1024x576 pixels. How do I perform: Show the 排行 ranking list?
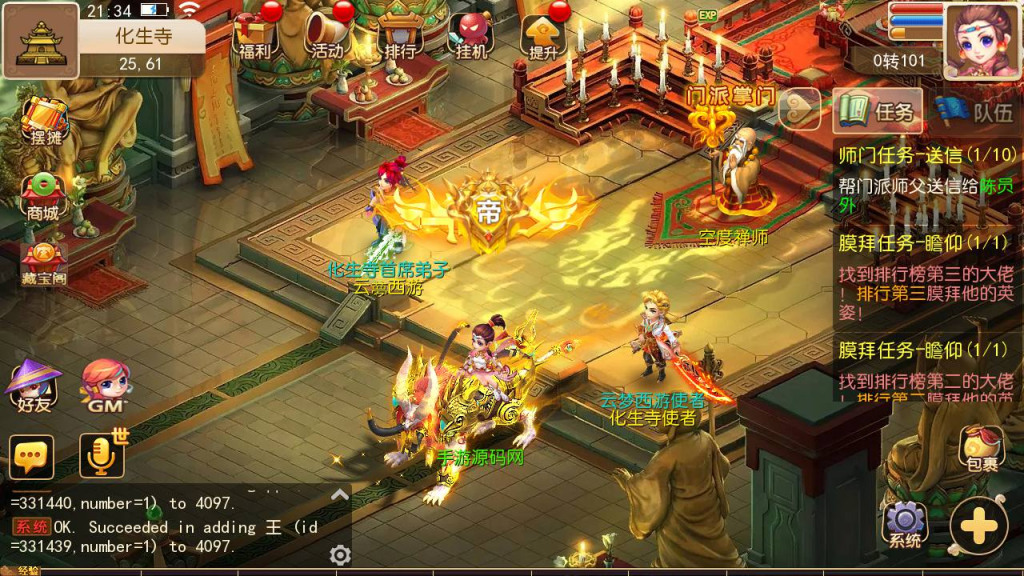pos(399,34)
